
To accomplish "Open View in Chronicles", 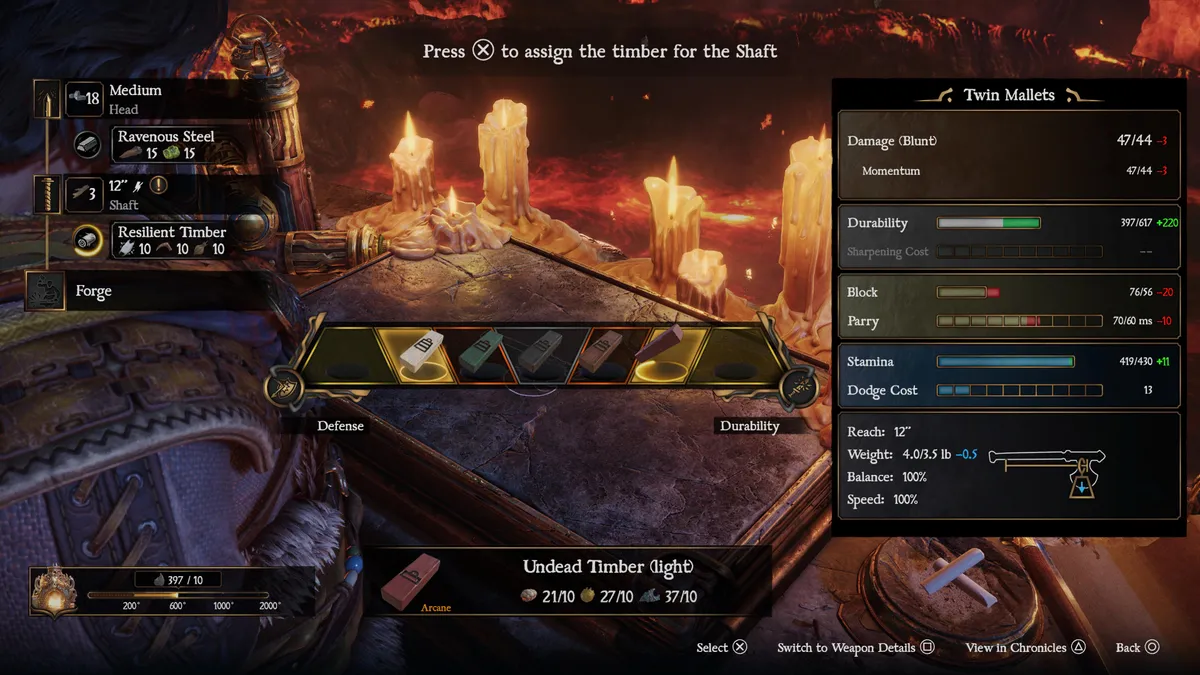I will pyautogui.click(x=1025, y=647).
